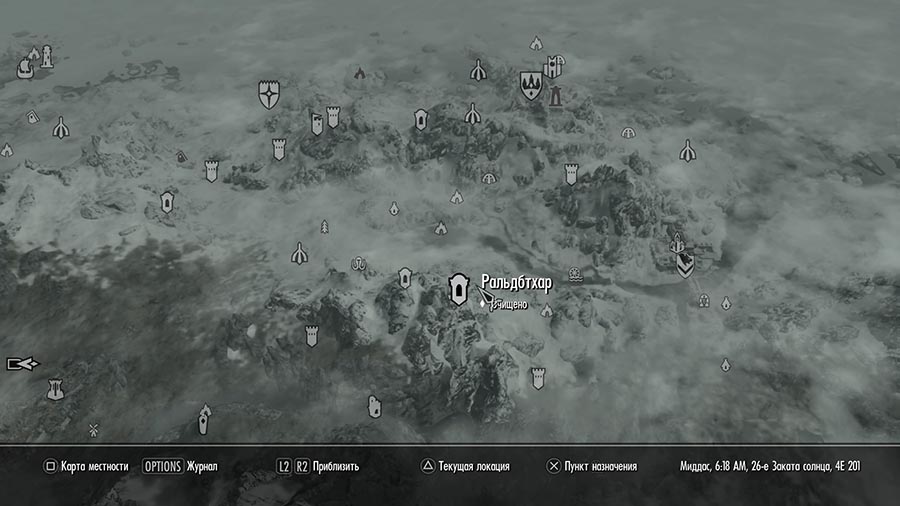Select the windmill marker near the bottom
Image resolution: width=900 pixels, height=506 pixels.
click(94, 430)
